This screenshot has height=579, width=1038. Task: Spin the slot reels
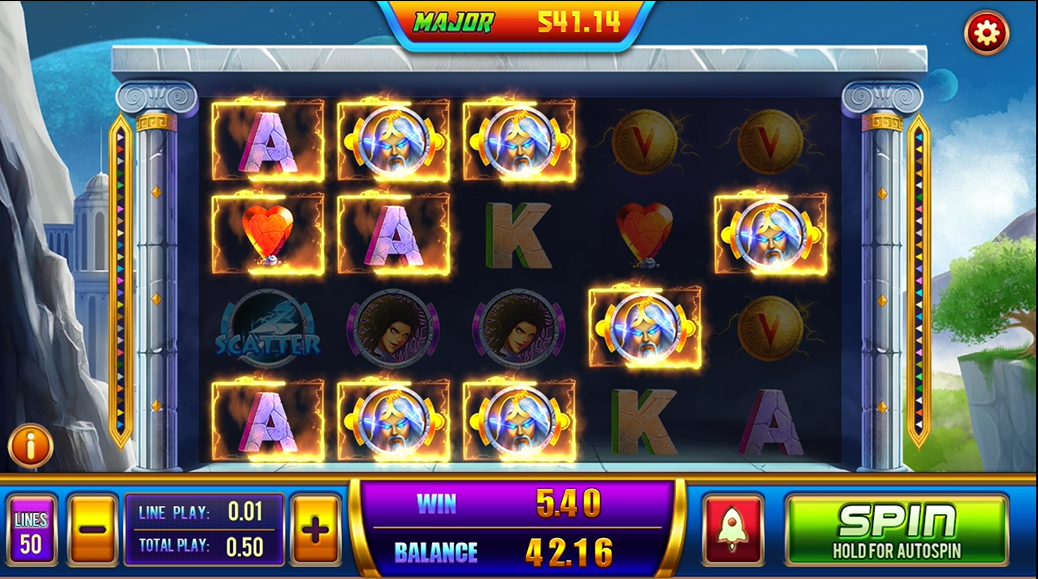[x=895, y=529]
